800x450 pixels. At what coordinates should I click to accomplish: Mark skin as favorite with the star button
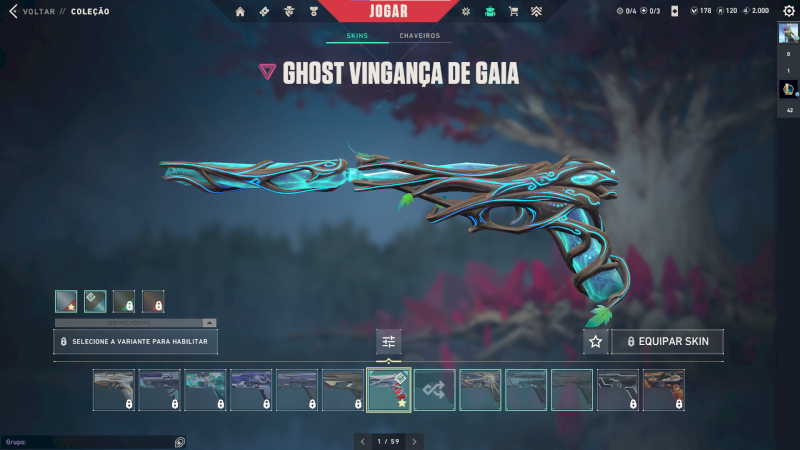pyautogui.click(x=596, y=342)
